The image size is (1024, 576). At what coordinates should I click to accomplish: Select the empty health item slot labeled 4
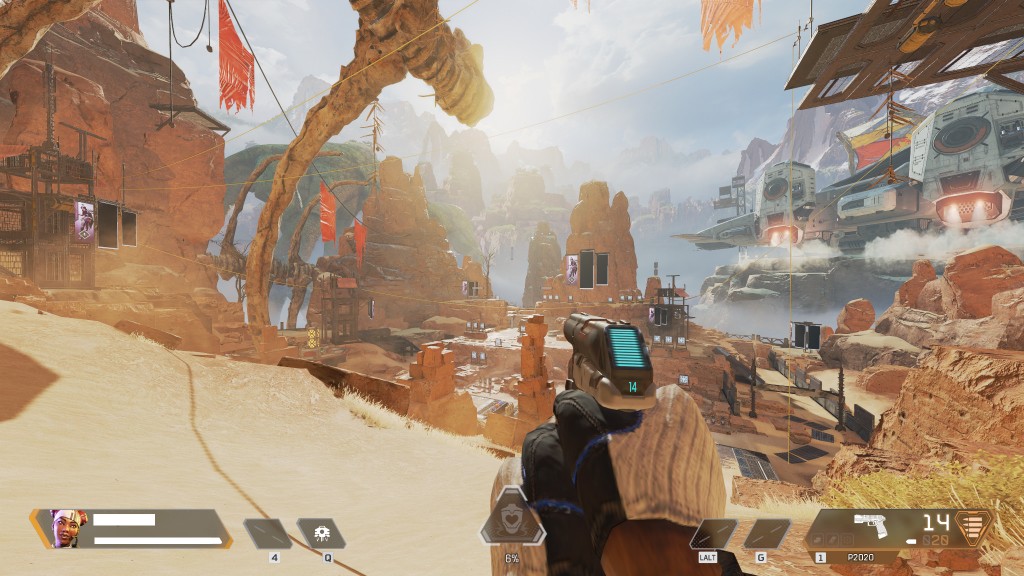[268, 533]
